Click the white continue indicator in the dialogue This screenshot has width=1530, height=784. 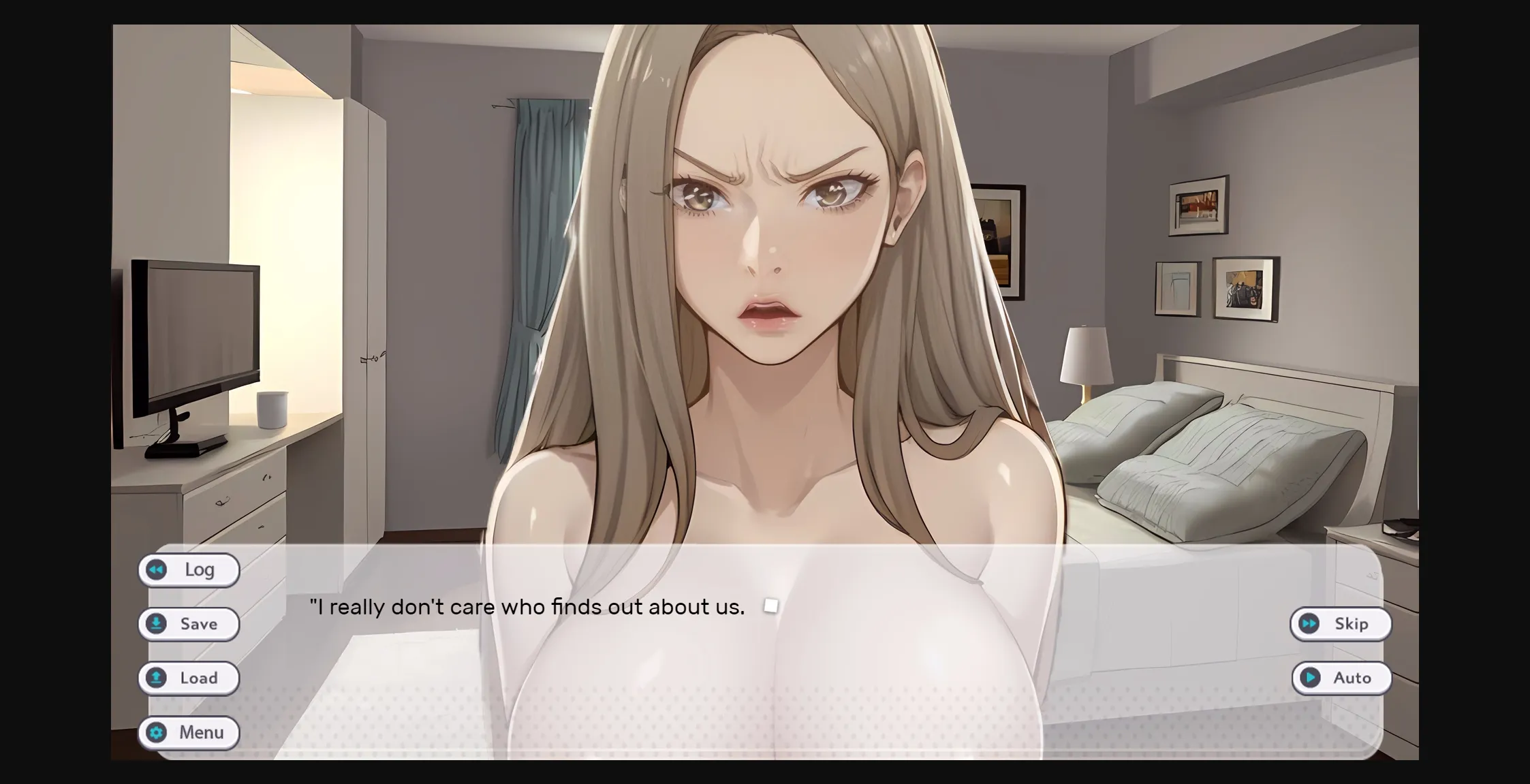[x=772, y=606]
